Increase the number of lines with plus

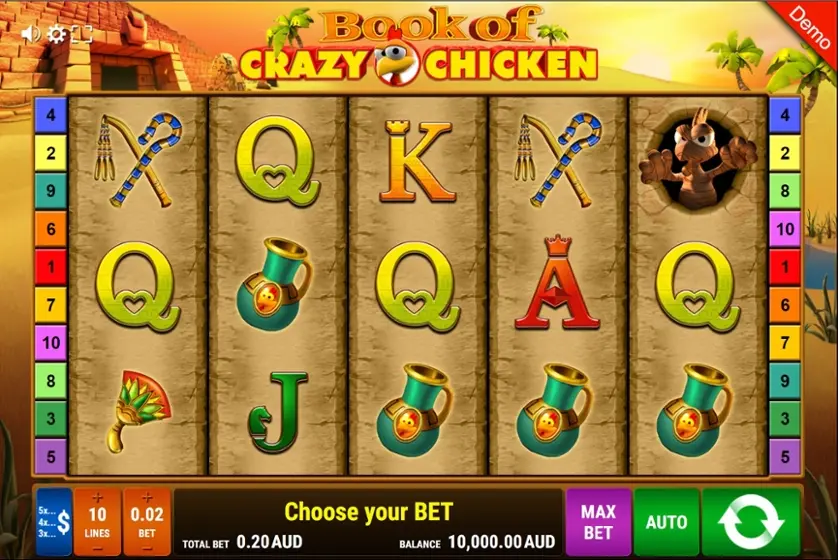(x=98, y=498)
